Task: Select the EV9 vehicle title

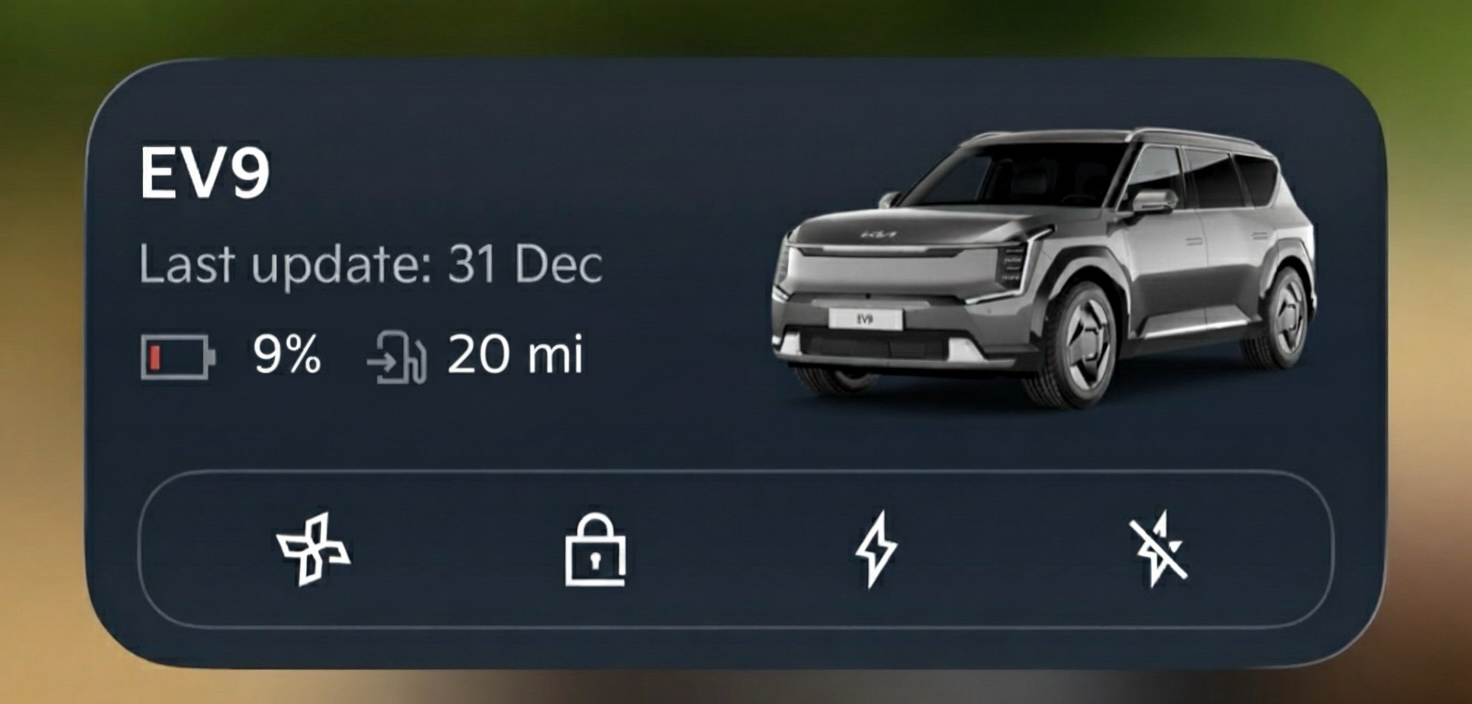Action: pyautogui.click(x=204, y=176)
